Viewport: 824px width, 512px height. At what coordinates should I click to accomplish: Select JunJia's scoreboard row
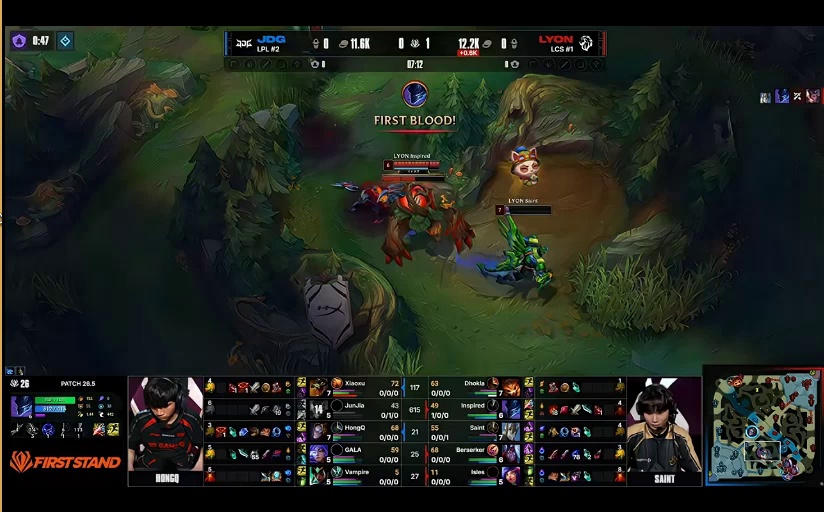point(352,408)
